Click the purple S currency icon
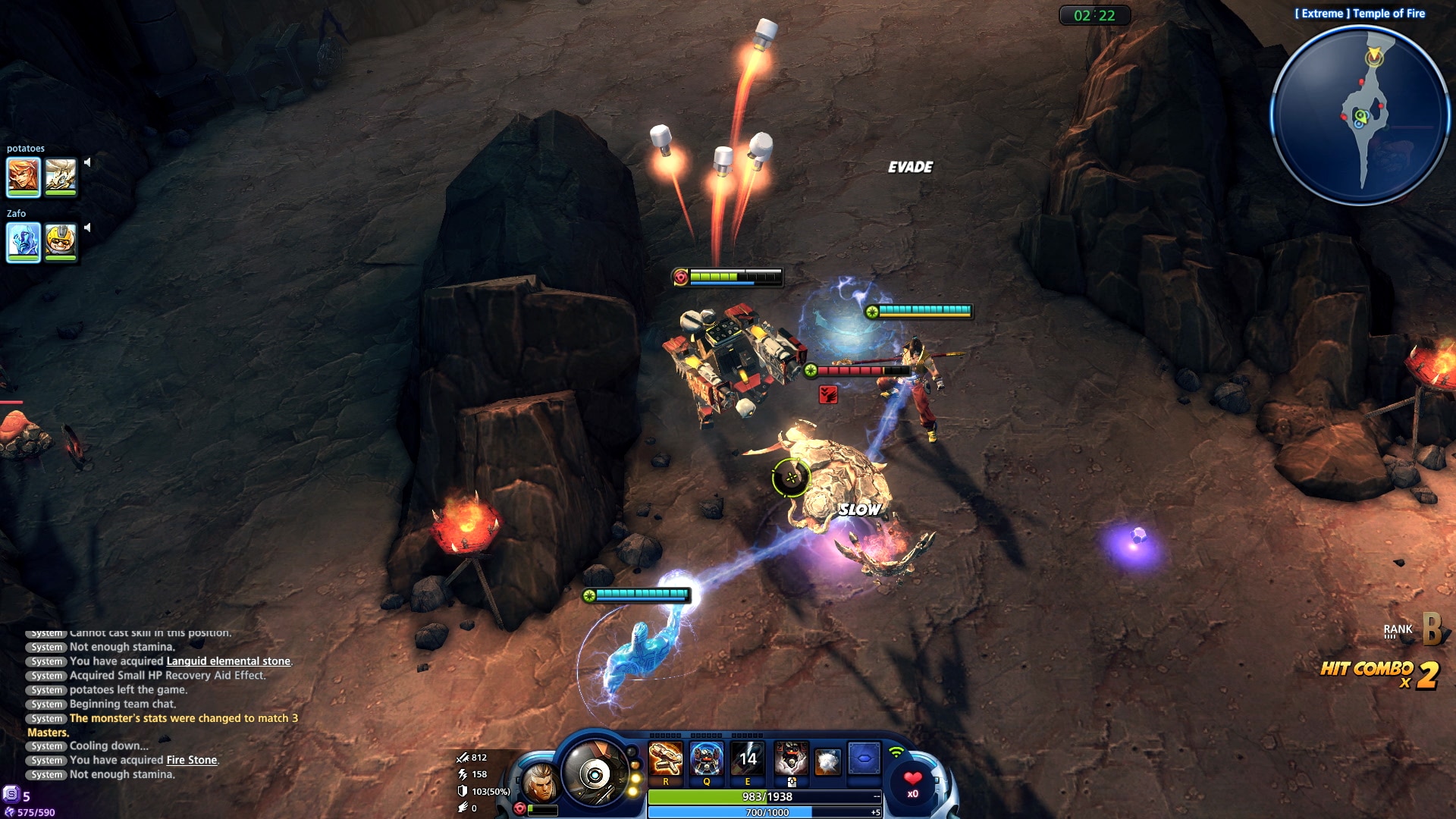1456x819 pixels. click(x=11, y=794)
